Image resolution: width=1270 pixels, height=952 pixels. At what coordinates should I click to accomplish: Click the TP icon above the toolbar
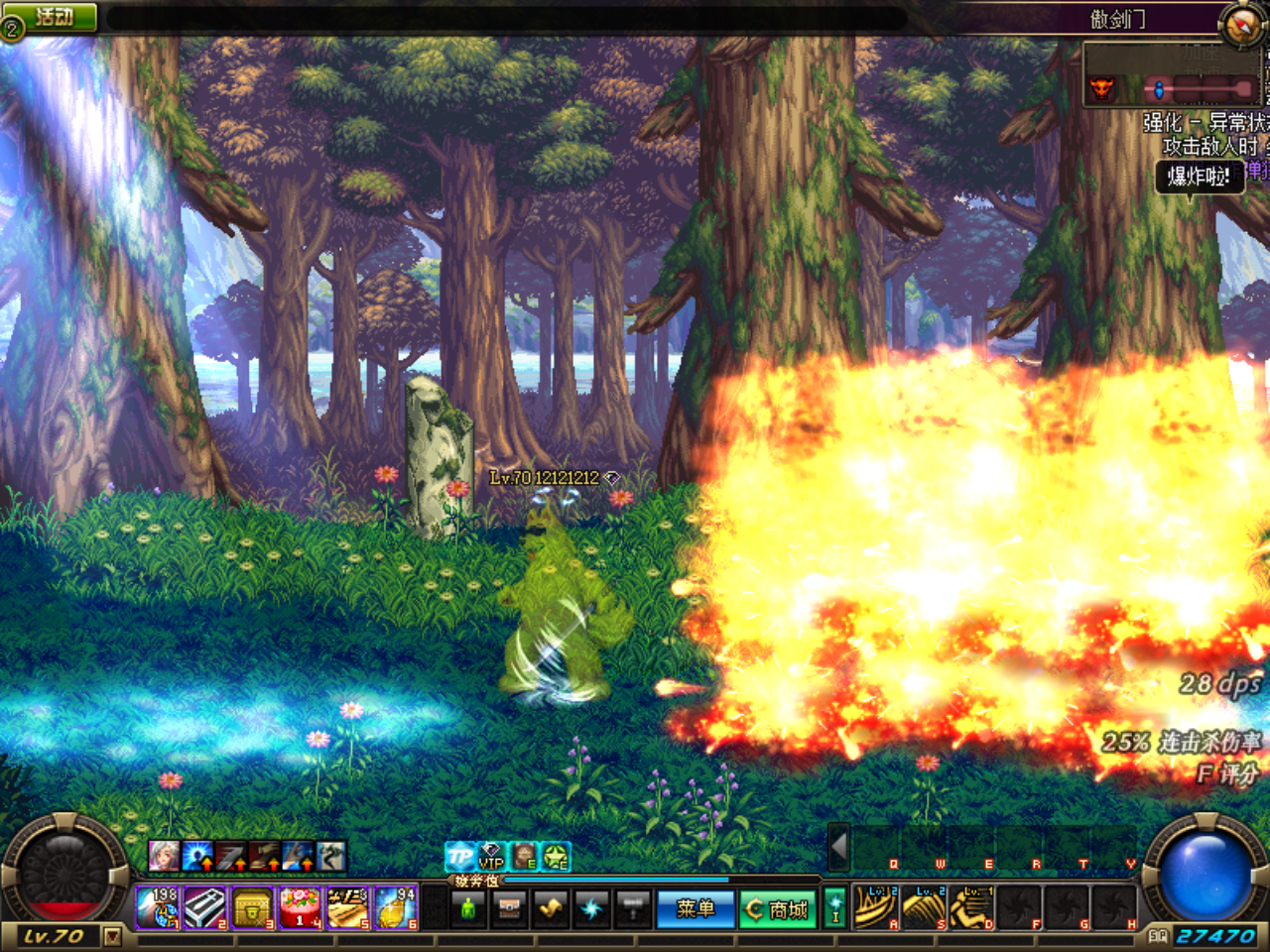coord(459,856)
